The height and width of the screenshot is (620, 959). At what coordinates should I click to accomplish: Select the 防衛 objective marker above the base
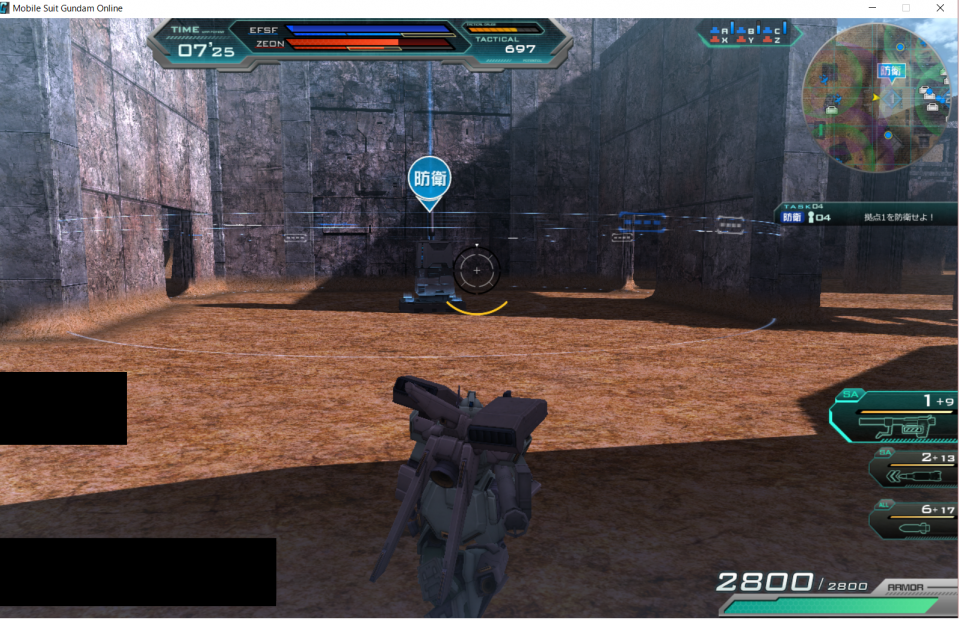click(x=429, y=179)
